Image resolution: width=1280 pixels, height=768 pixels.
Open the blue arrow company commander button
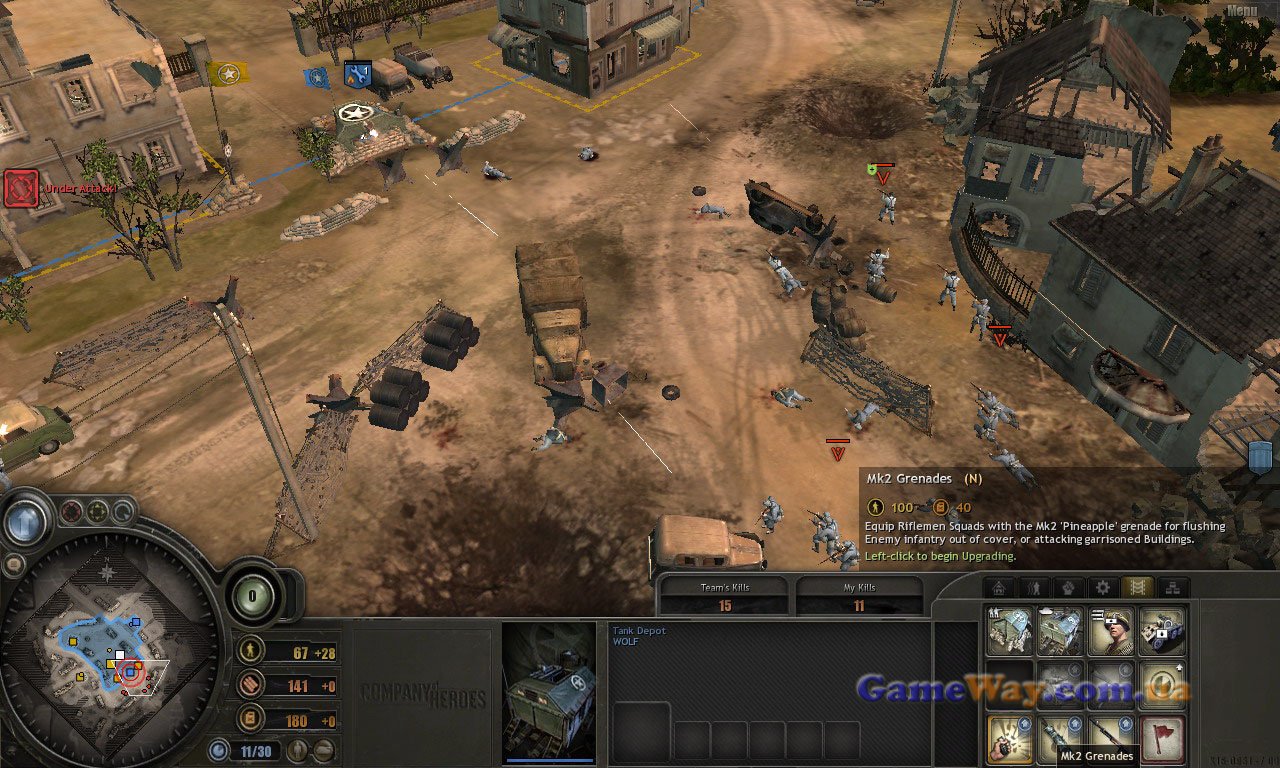[26, 521]
